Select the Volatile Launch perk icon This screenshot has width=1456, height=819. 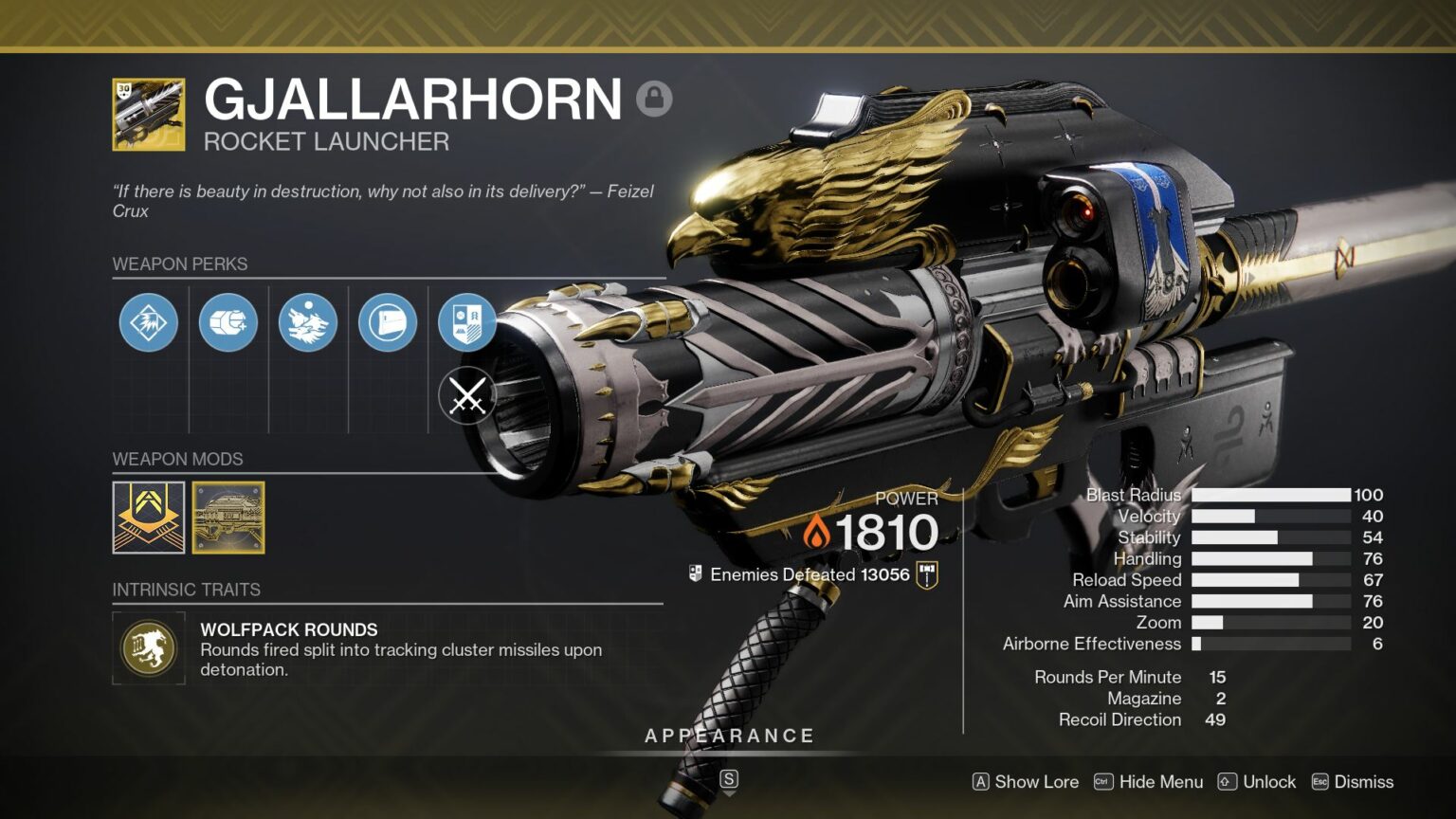tap(147, 322)
